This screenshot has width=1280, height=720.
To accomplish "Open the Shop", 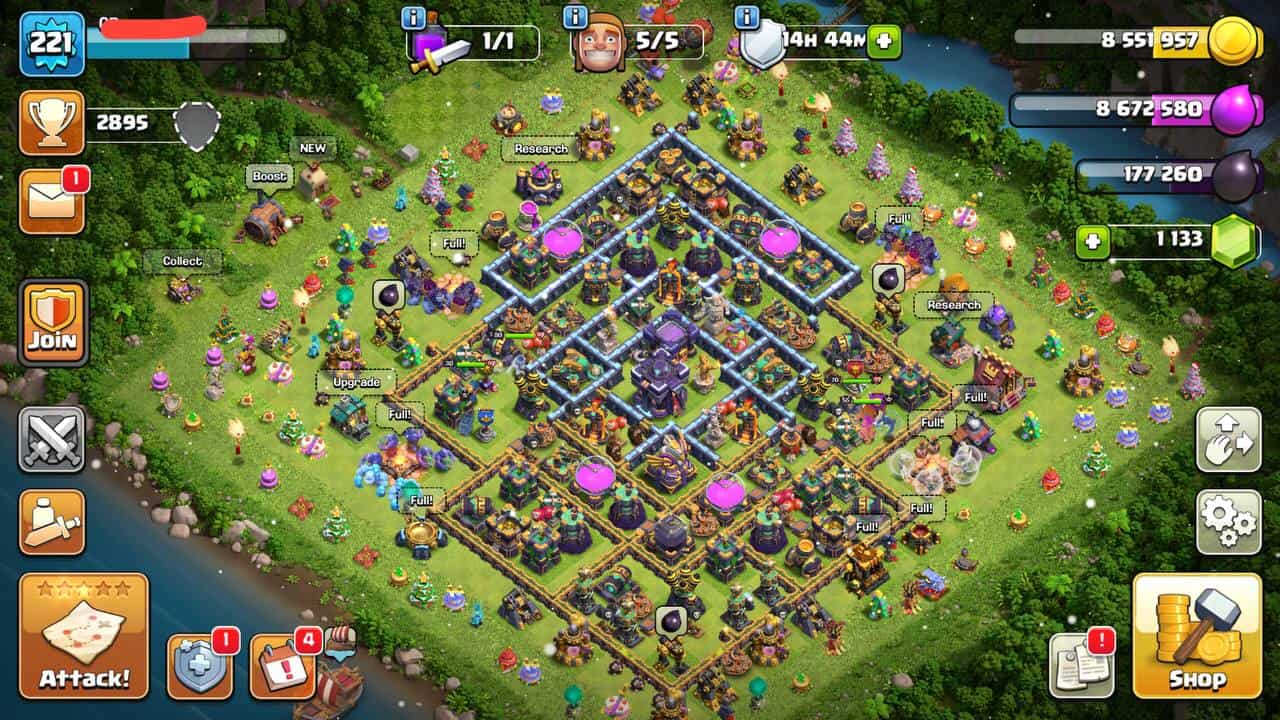I will coord(1197,636).
